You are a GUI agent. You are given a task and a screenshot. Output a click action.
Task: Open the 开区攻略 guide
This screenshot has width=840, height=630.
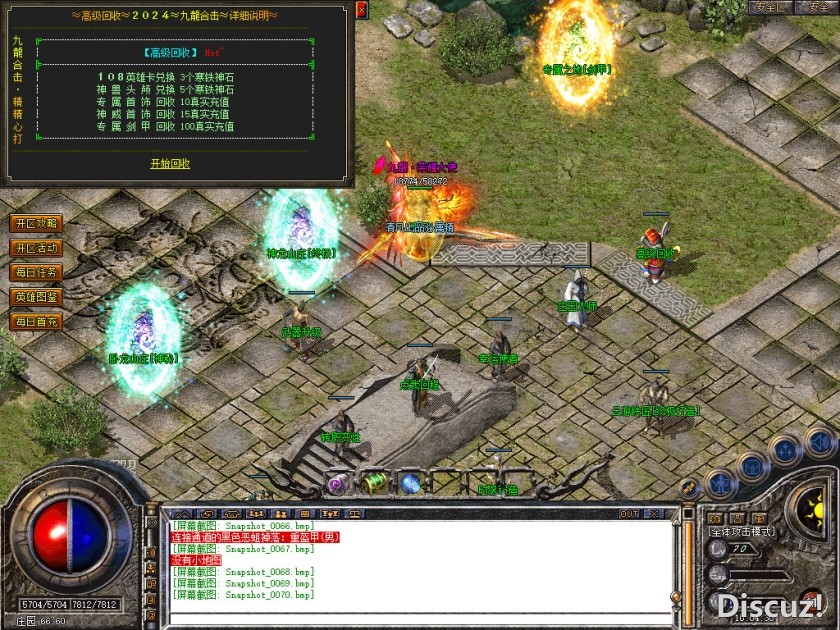click(36, 223)
